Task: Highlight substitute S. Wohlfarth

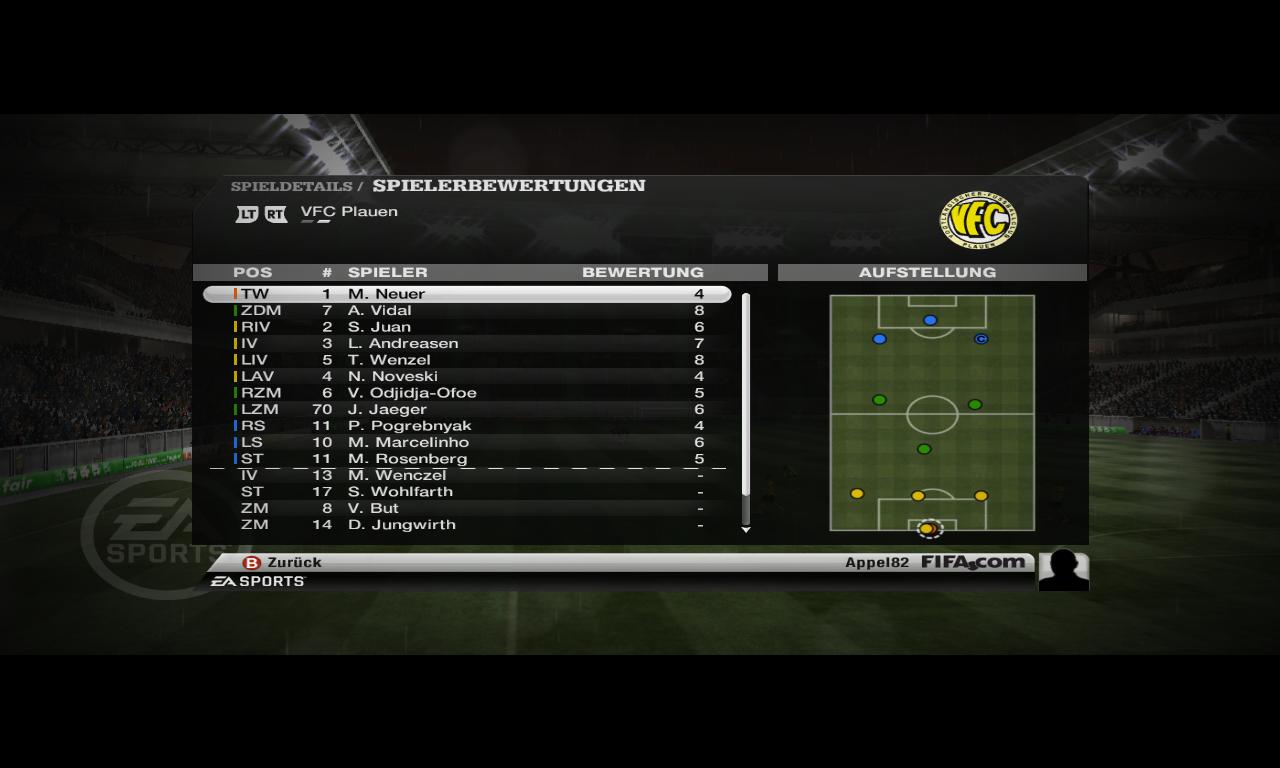Action: 467,492
